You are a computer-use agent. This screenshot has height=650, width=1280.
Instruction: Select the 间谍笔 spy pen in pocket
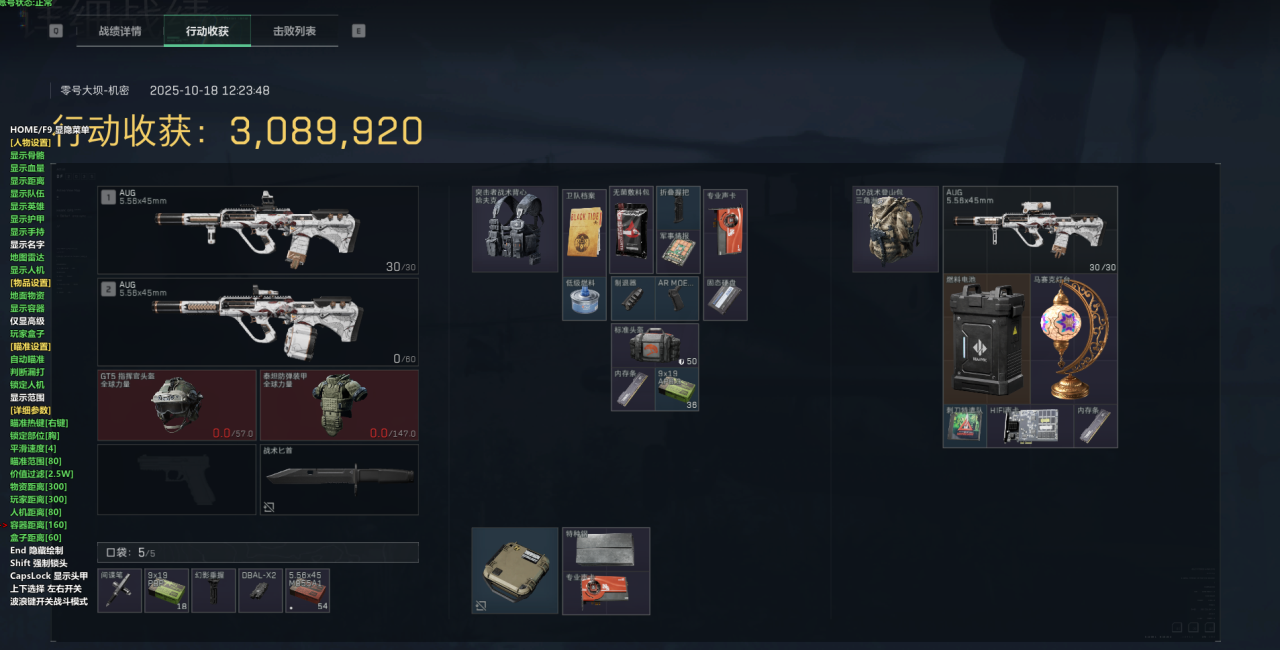pyautogui.click(x=120, y=591)
